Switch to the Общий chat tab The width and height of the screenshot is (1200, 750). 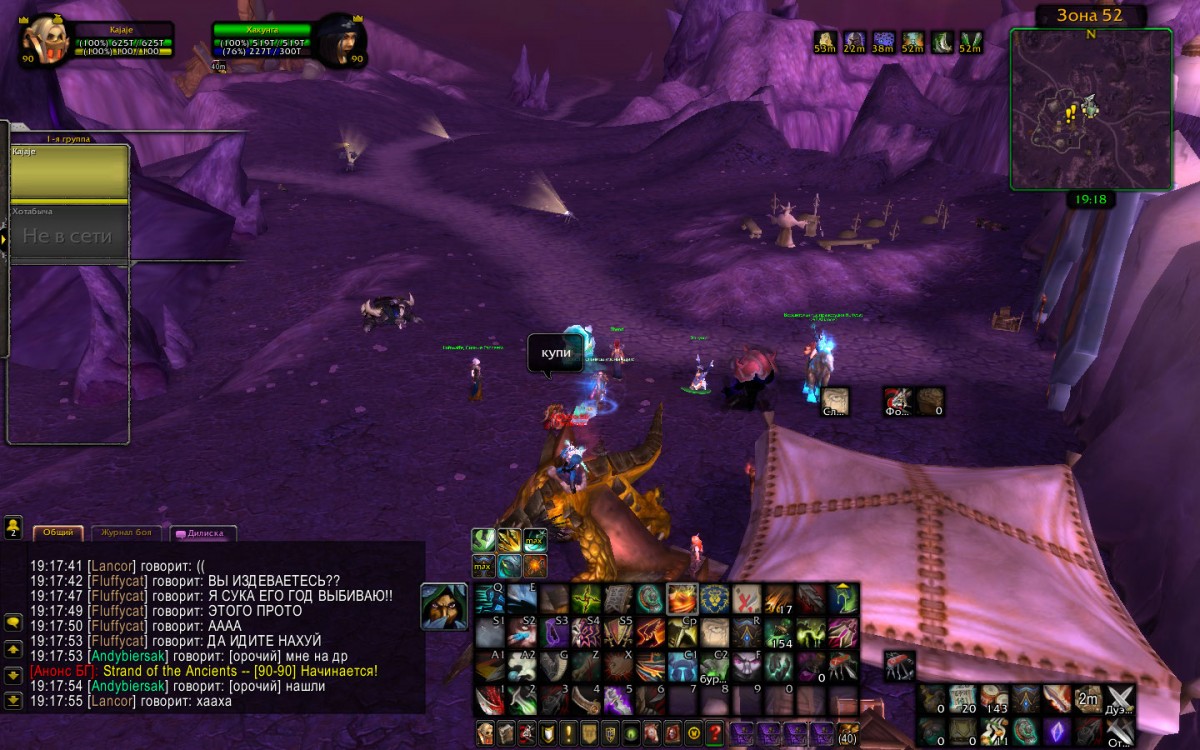(57, 533)
